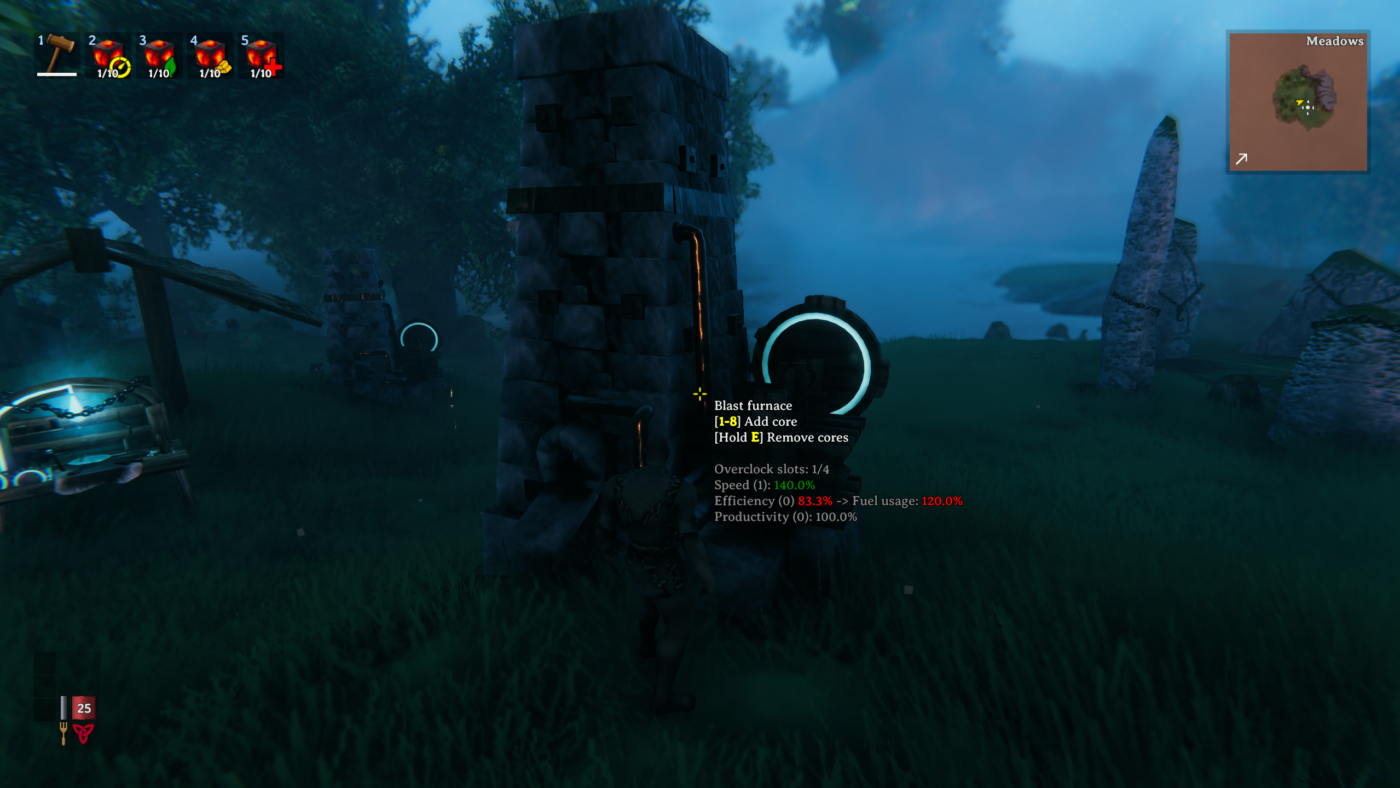This screenshot has height=788, width=1400.
Task: Select the slot-adding overclock core in slot 5
Action: click(264, 55)
